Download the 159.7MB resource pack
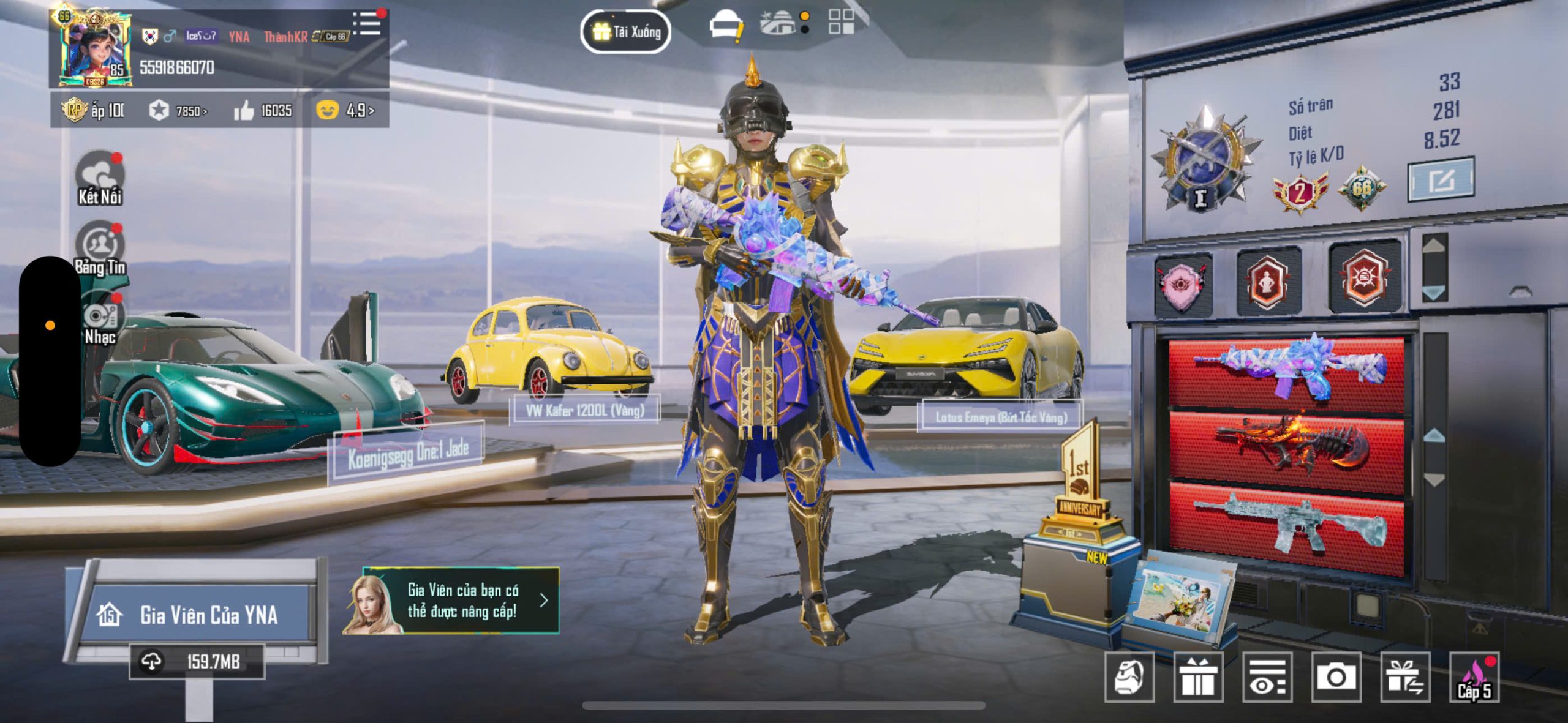This screenshot has width=1568, height=723. tap(197, 662)
